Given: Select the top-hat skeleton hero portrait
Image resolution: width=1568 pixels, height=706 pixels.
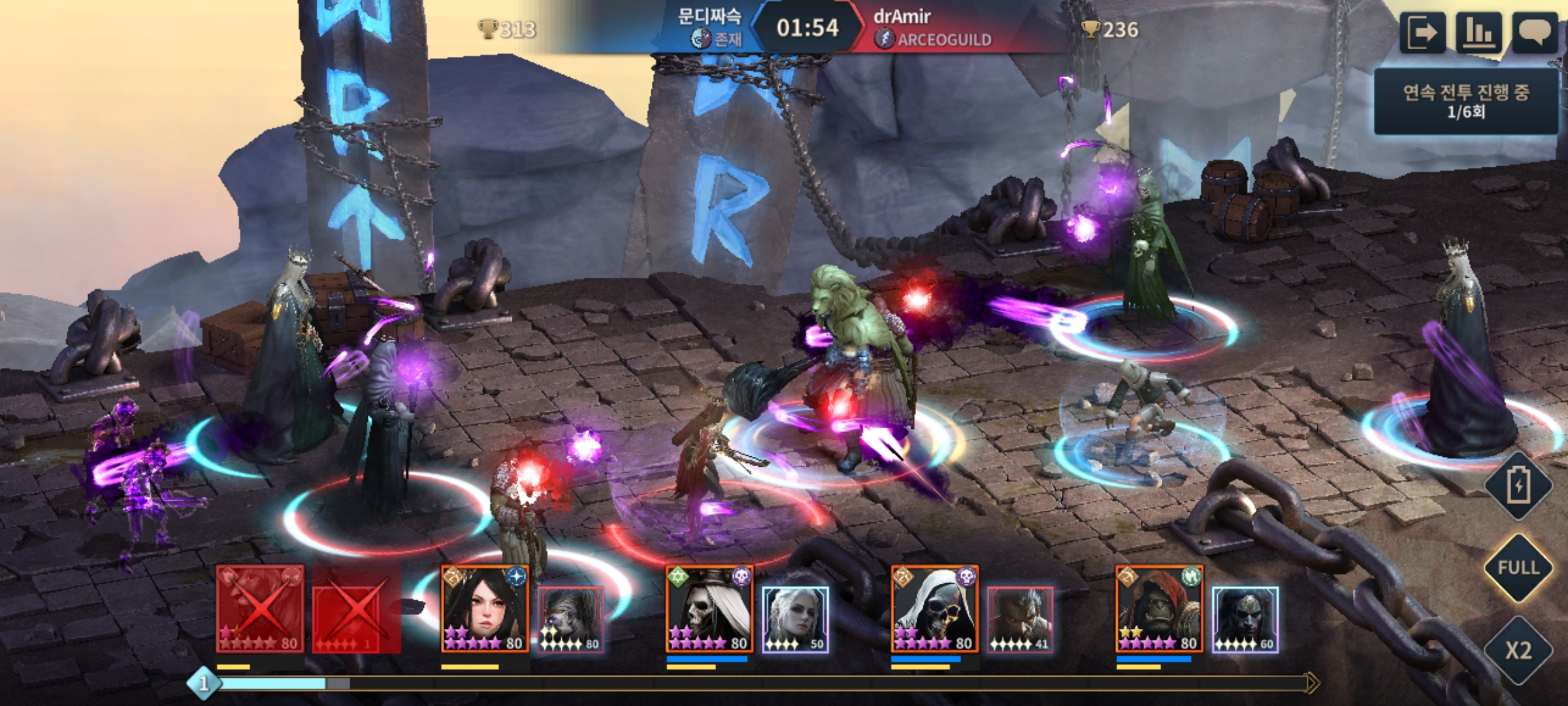Looking at the screenshot, I should tap(710, 609).
